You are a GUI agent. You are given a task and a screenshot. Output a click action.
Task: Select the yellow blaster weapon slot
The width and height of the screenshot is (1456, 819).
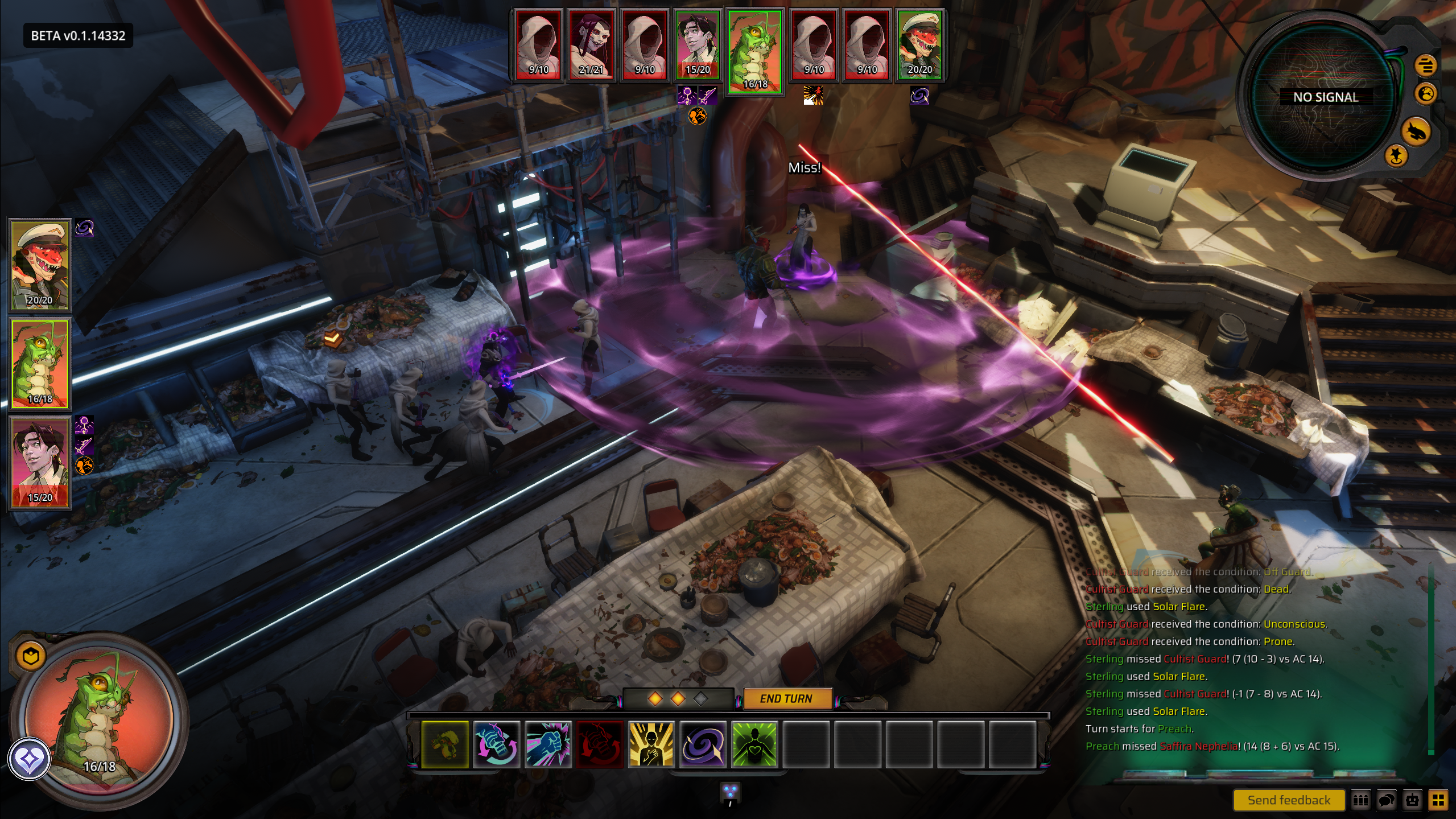[x=445, y=744]
